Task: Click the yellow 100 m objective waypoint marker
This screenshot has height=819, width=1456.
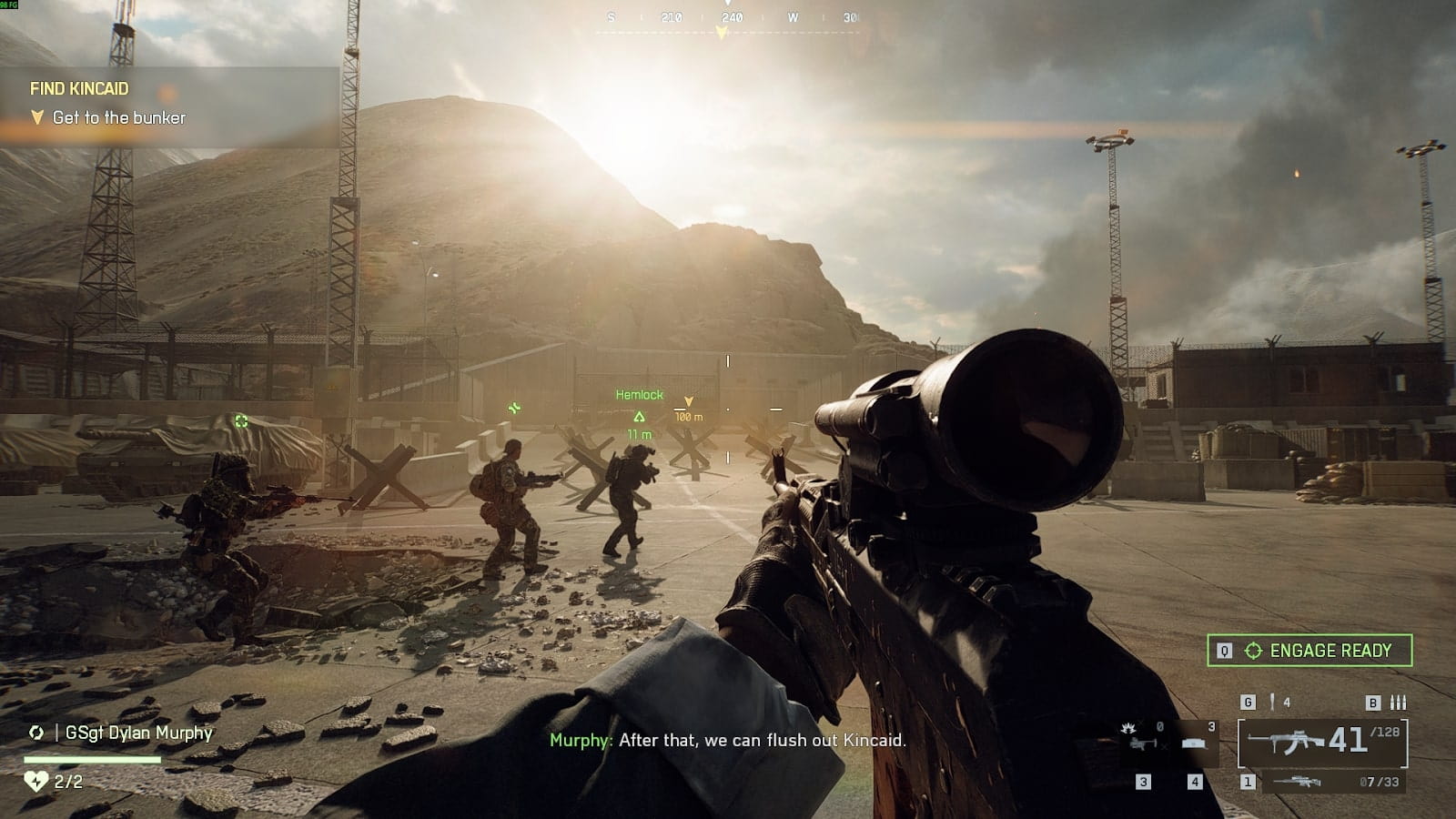Action: 689,401
